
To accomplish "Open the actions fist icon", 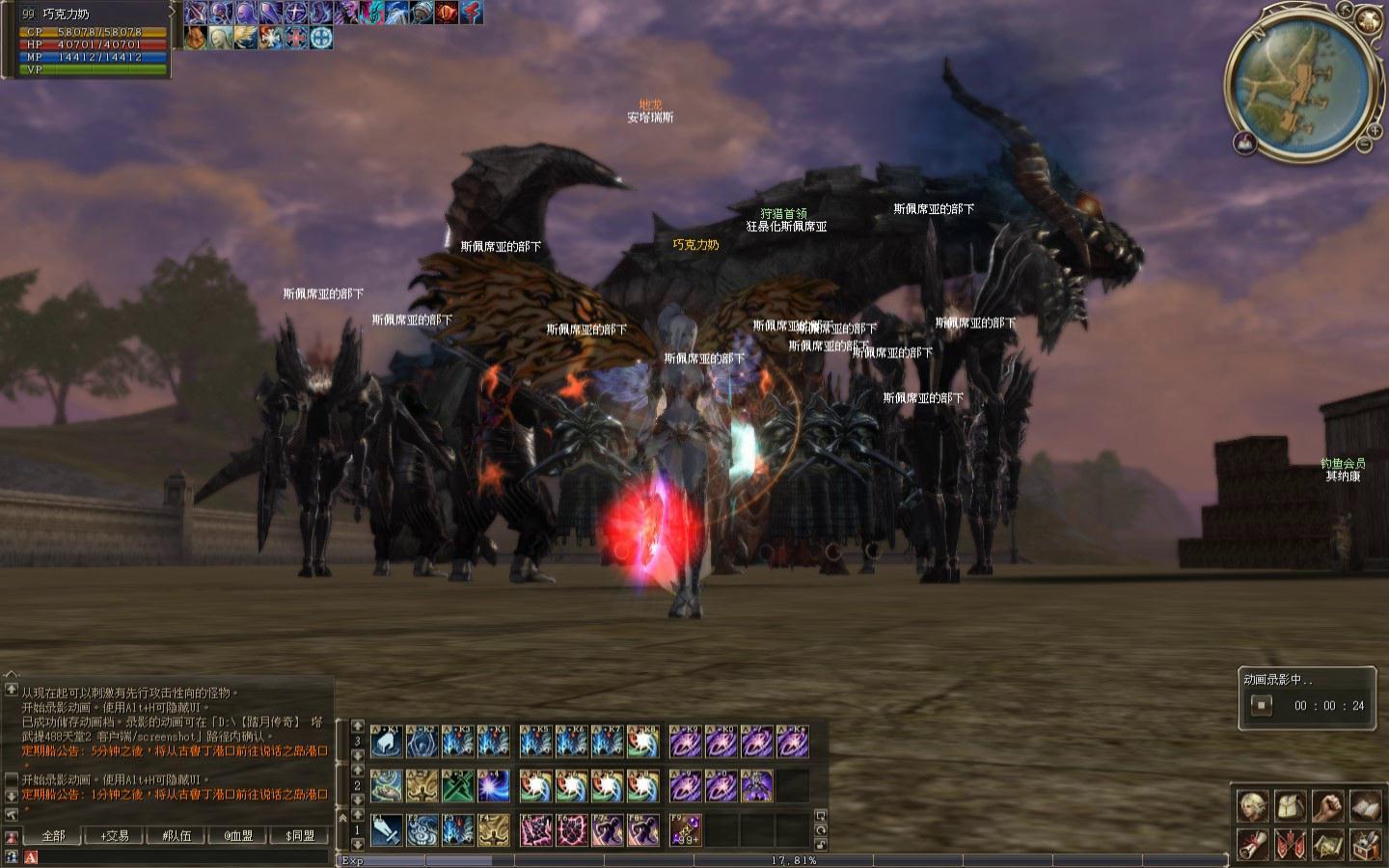I will [1327, 806].
